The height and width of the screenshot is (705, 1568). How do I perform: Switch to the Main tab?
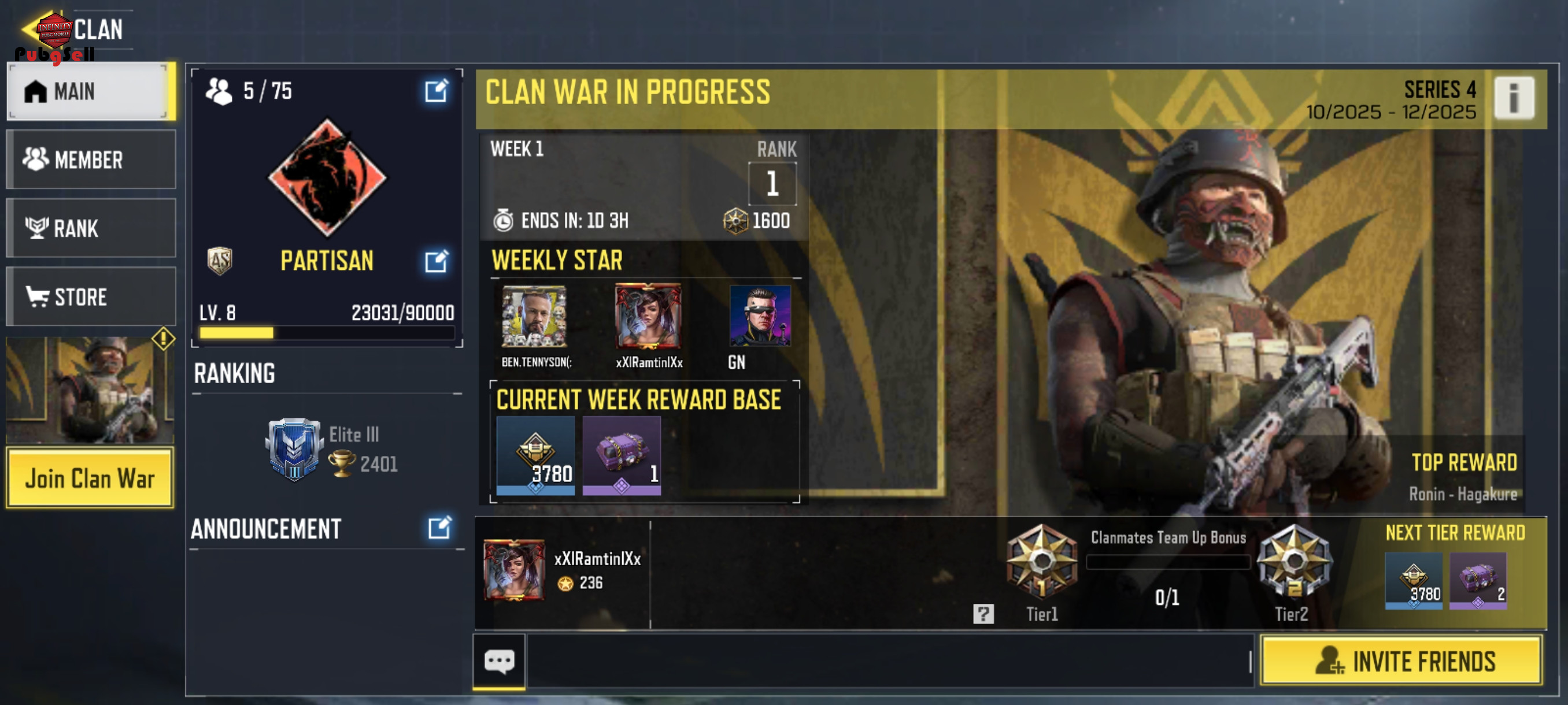tap(90, 91)
